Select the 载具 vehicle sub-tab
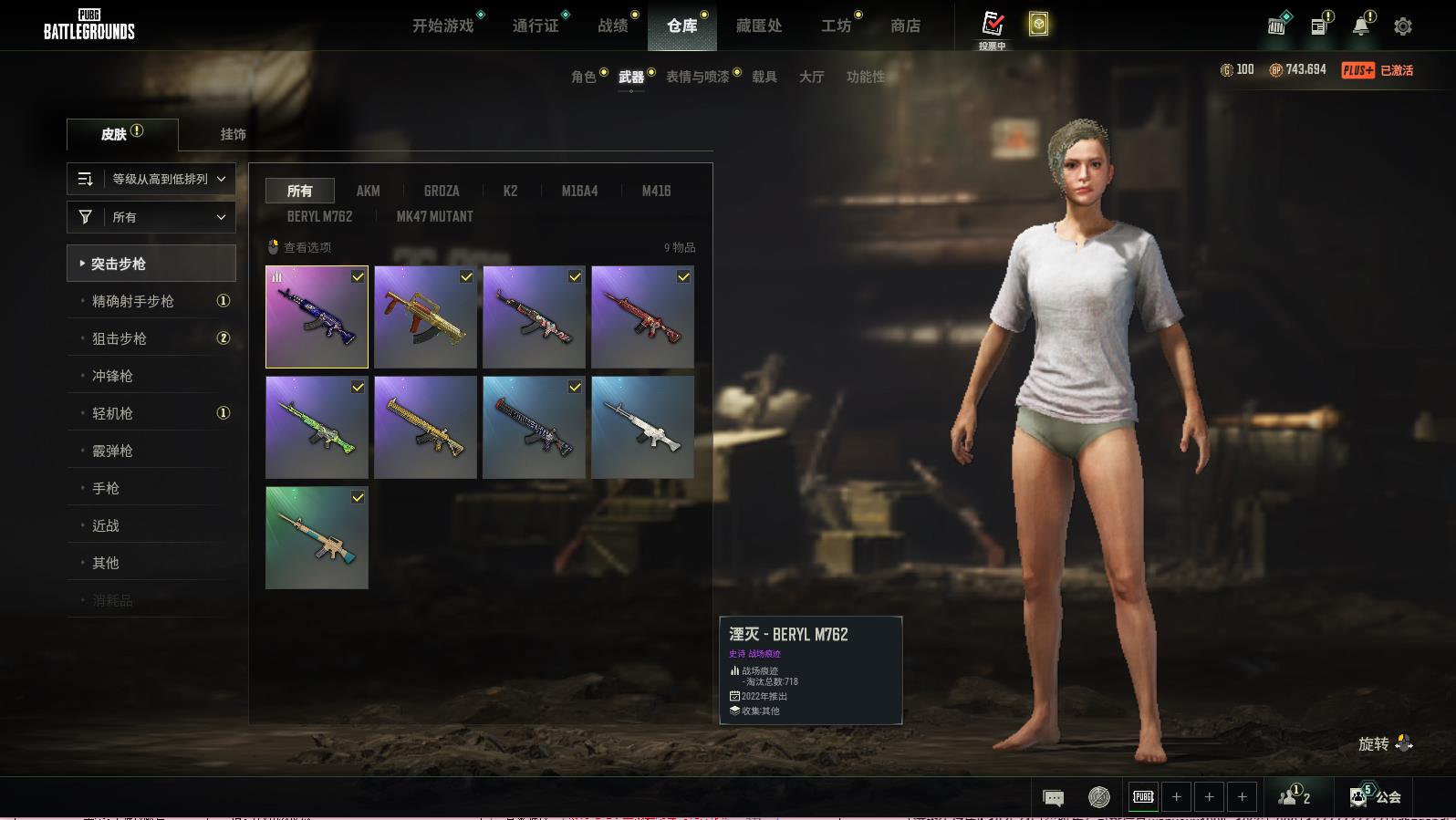The image size is (1456, 820). tap(764, 77)
